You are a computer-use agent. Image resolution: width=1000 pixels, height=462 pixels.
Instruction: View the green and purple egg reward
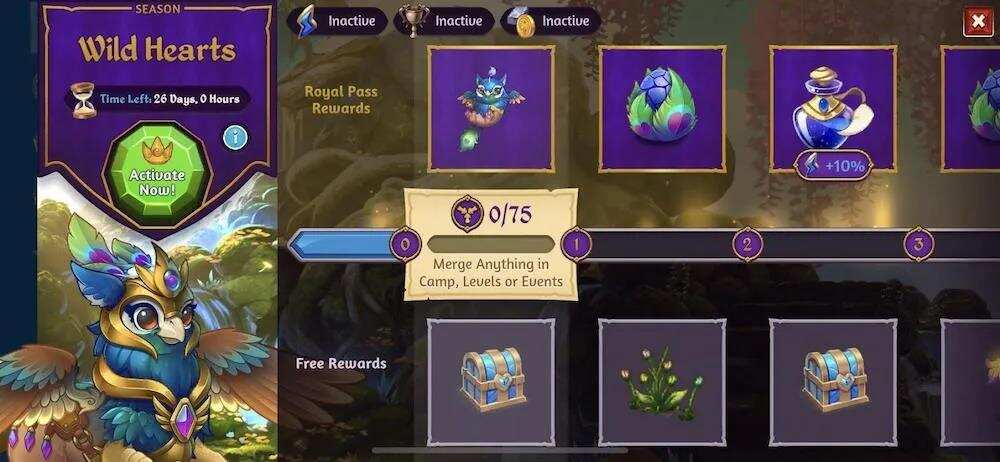pos(661,109)
